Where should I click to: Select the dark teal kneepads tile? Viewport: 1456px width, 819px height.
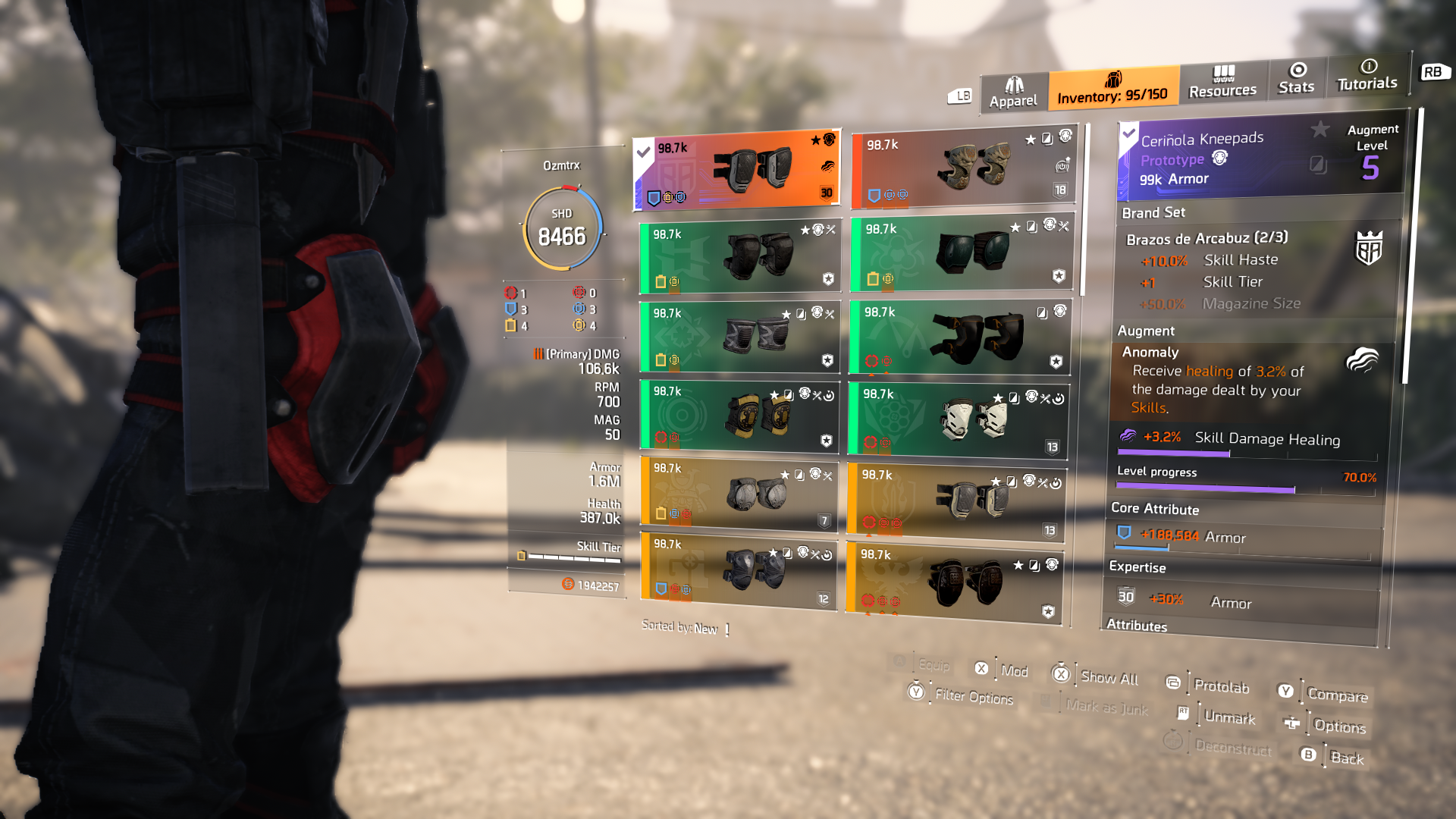(962, 253)
